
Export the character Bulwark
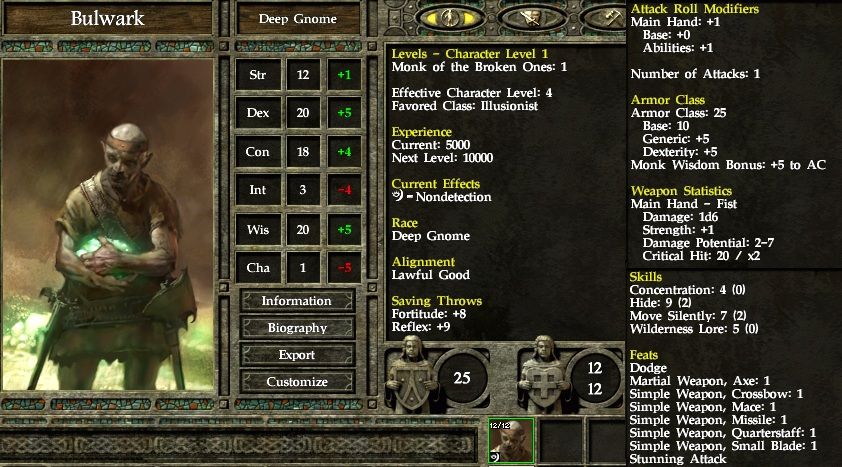pos(297,355)
